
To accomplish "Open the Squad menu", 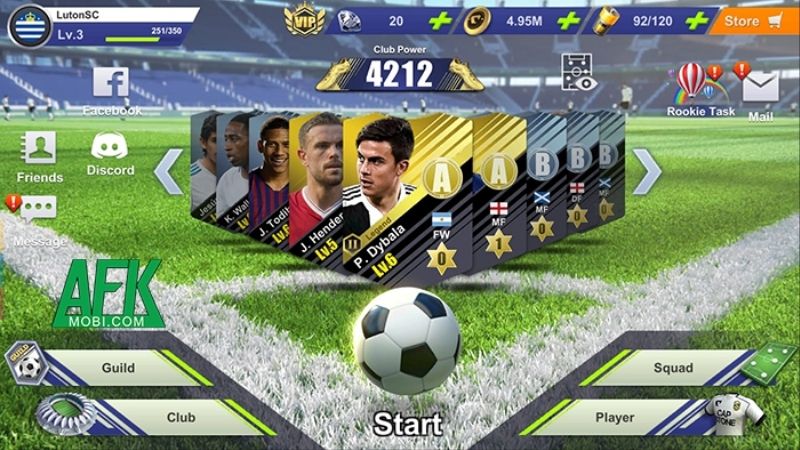I will (670, 368).
